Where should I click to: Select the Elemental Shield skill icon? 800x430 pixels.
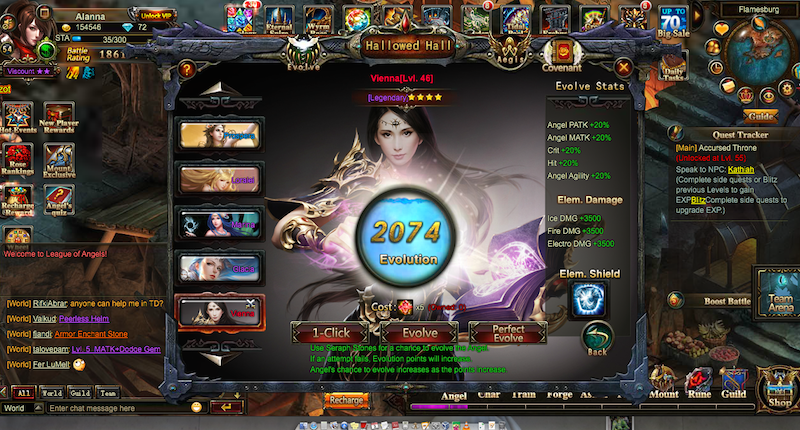point(588,300)
